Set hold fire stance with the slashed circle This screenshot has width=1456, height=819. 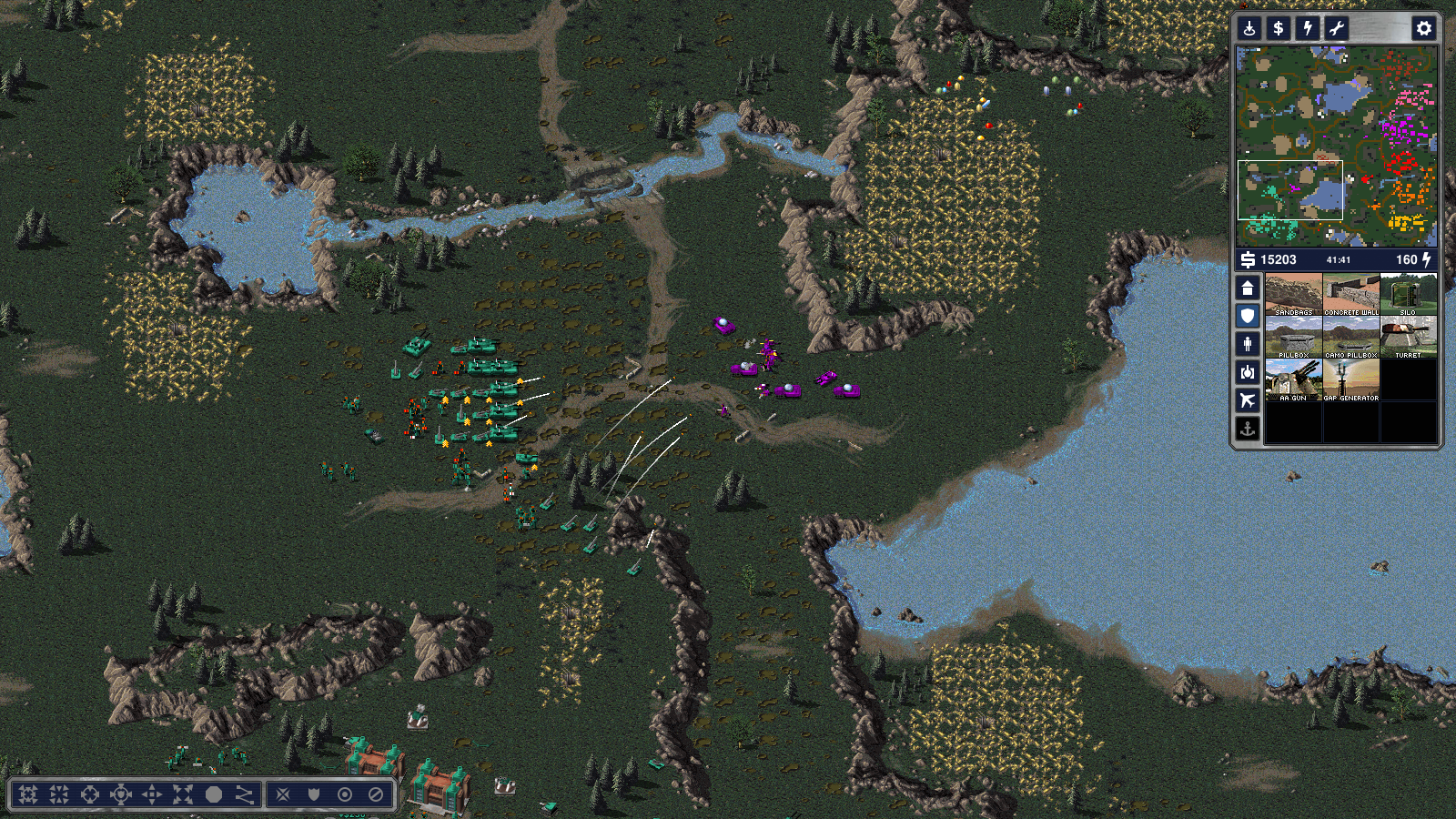pyautogui.click(x=376, y=794)
